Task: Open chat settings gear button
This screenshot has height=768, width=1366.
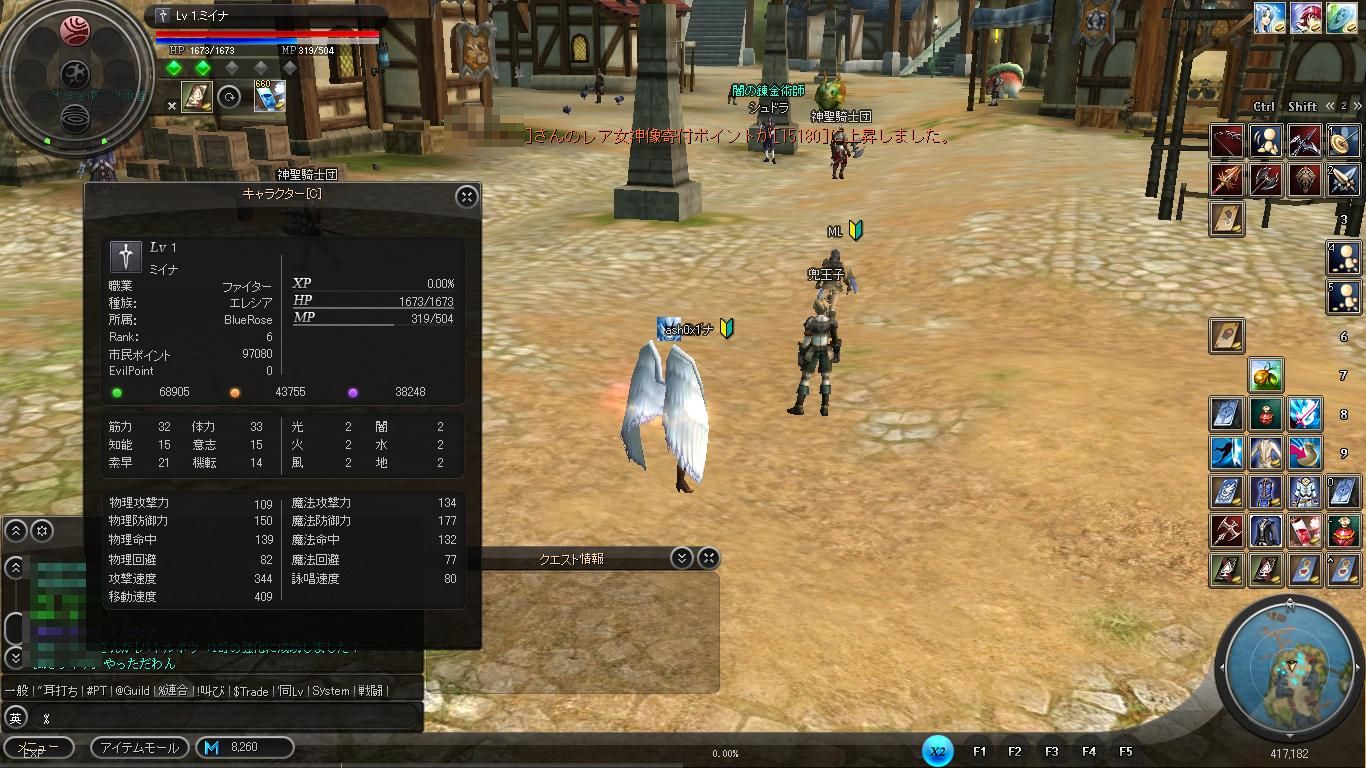Action: pos(42,530)
